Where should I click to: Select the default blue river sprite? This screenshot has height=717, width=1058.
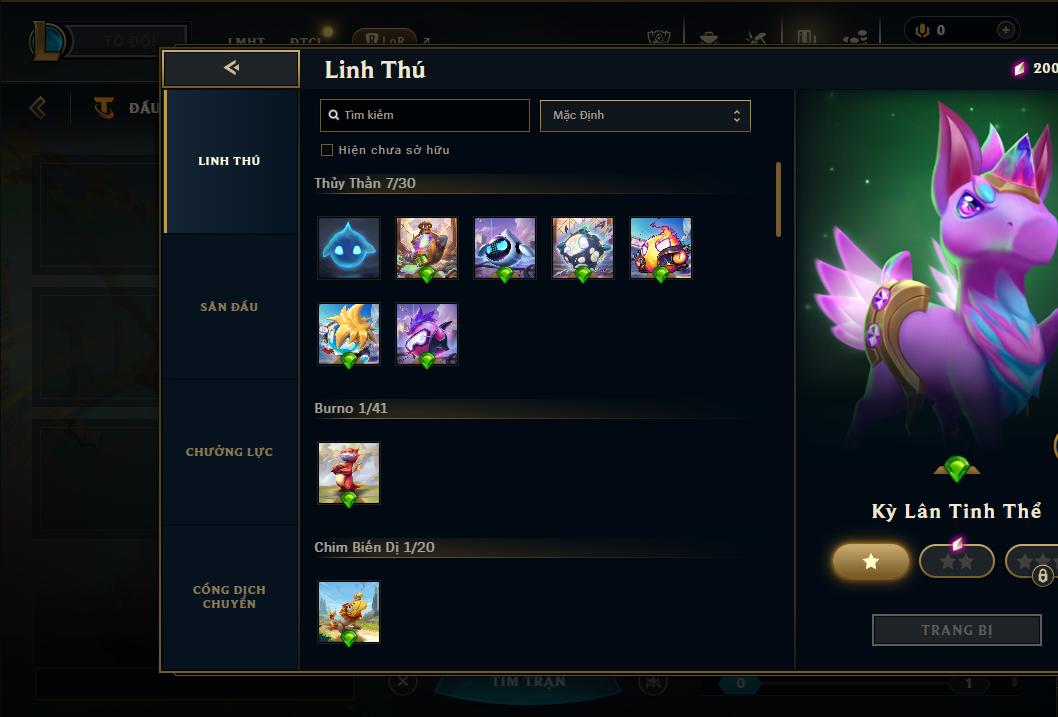(349, 248)
